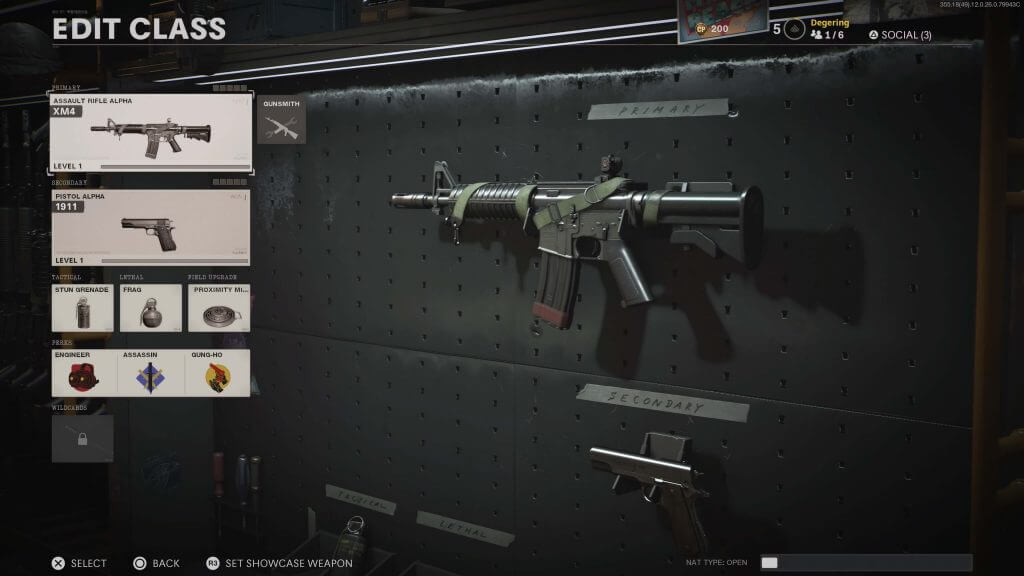The image size is (1024, 576).
Task: Show the party of 1/6 players
Action: tap(827, 35)
